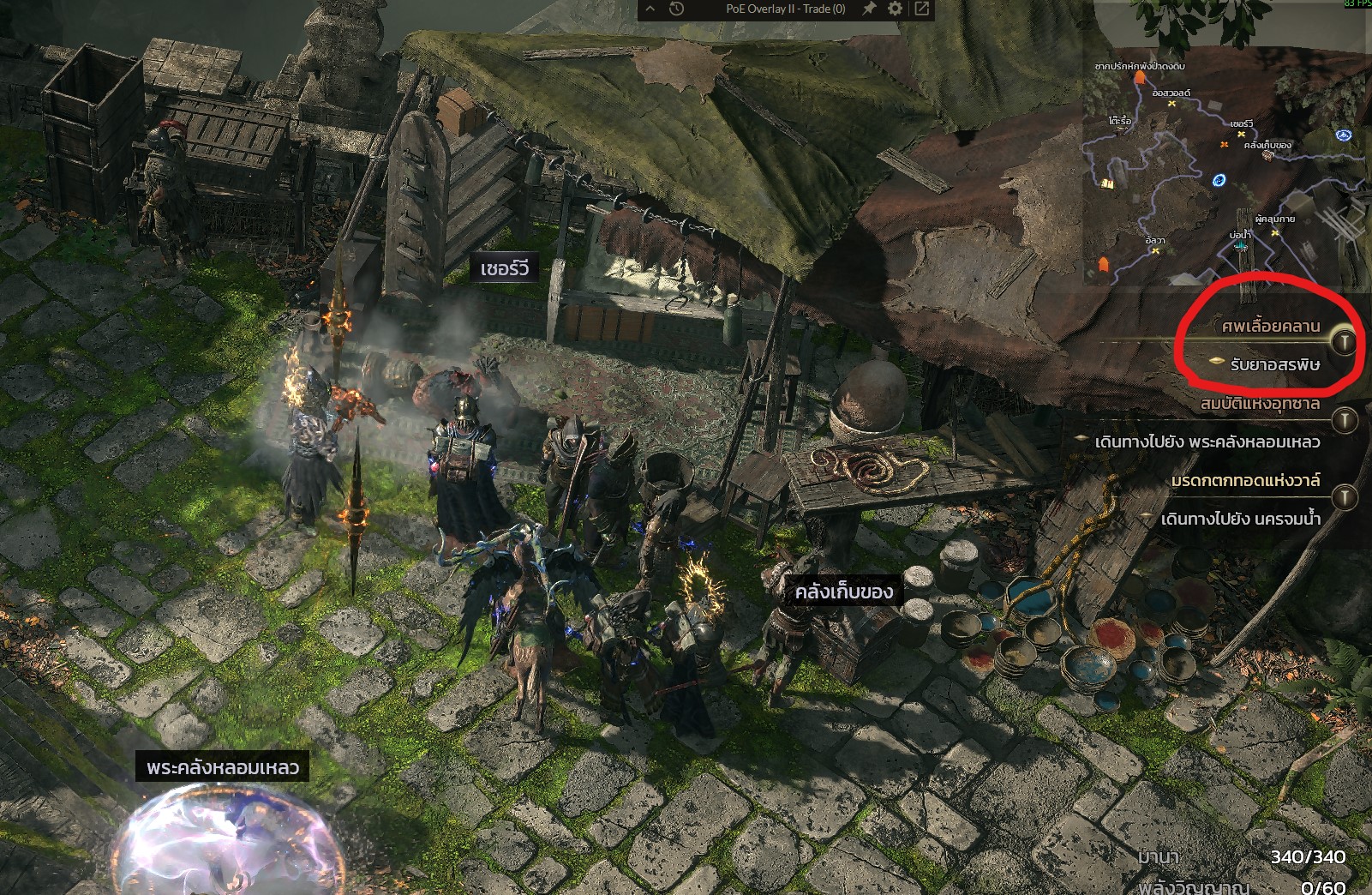Click the บ่อน้ำ well marker on the minimap
Image resolution: width=1372 pixels, height=895 pixels.
click(x=1240, y=244)
